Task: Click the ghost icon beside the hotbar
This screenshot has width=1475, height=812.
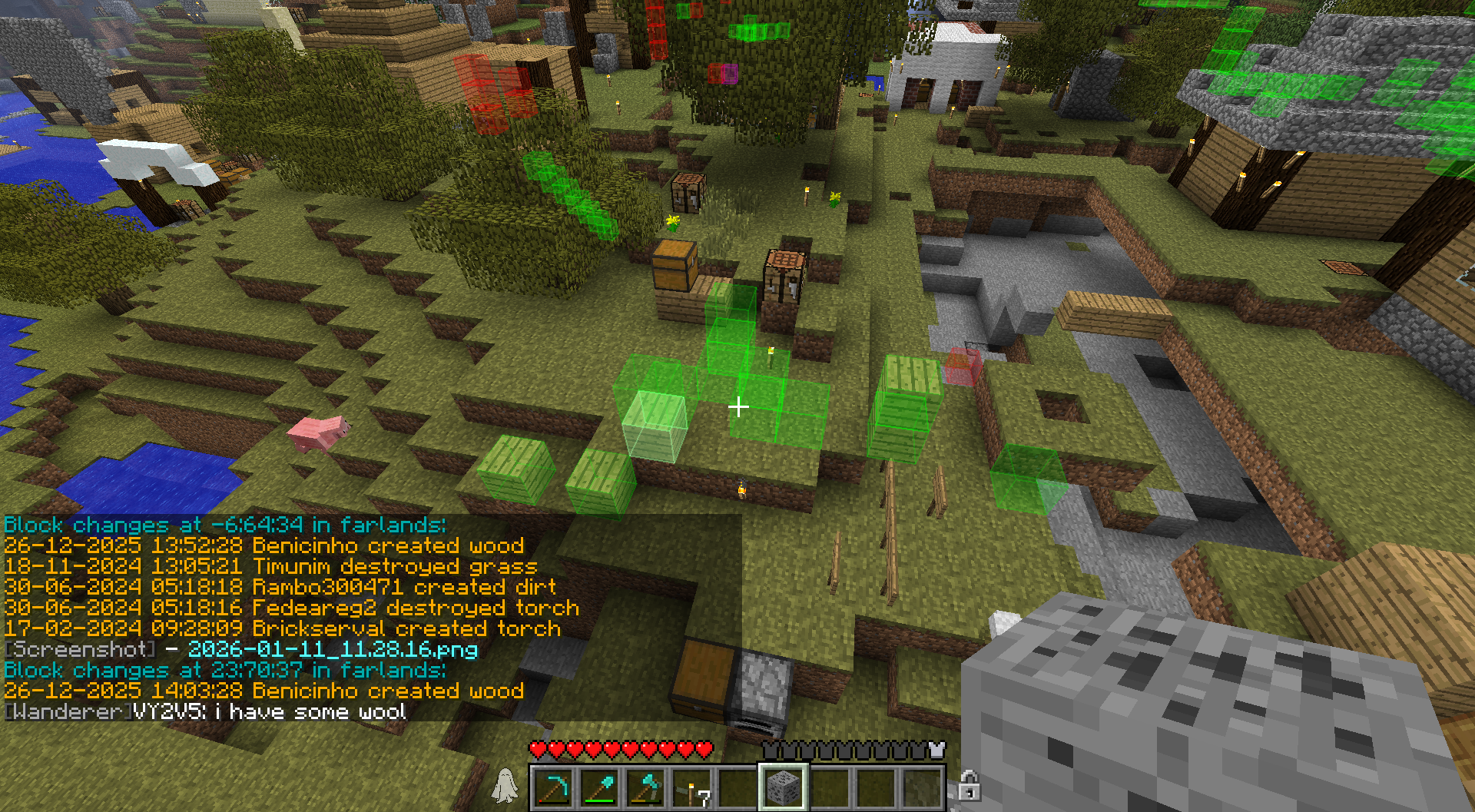Action: 505,786
